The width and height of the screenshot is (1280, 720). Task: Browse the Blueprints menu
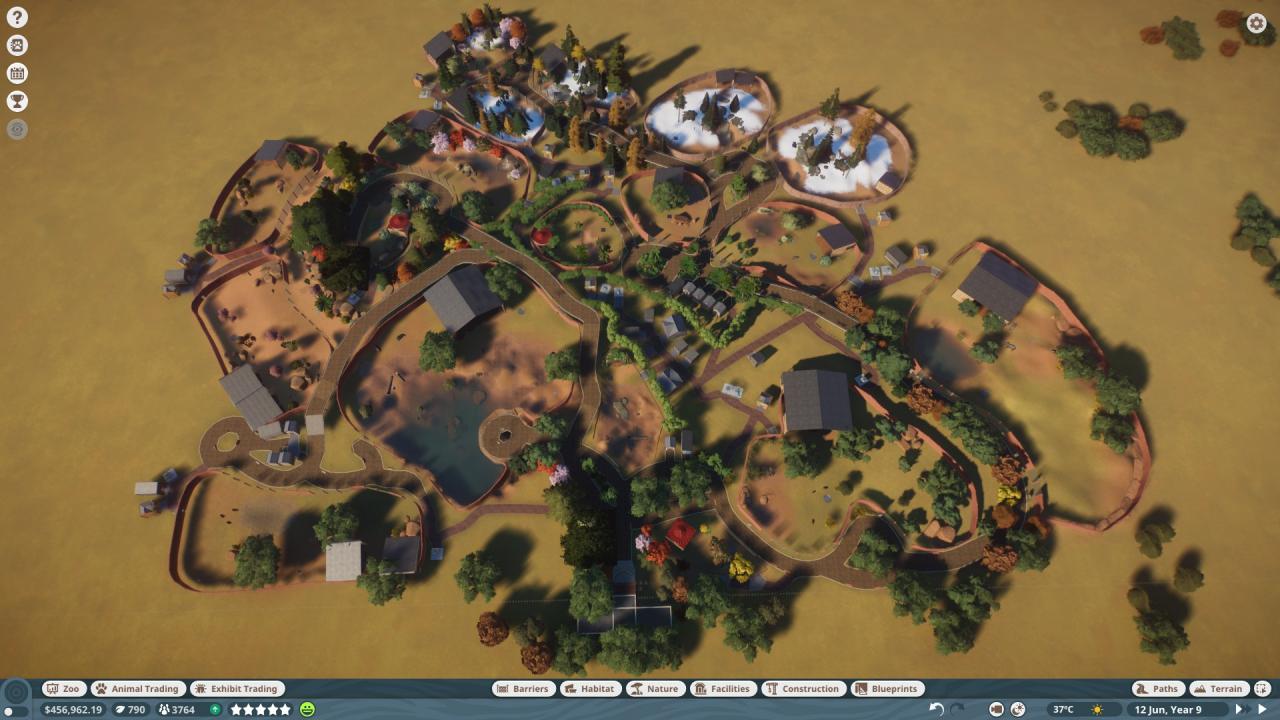click(887, 689)
